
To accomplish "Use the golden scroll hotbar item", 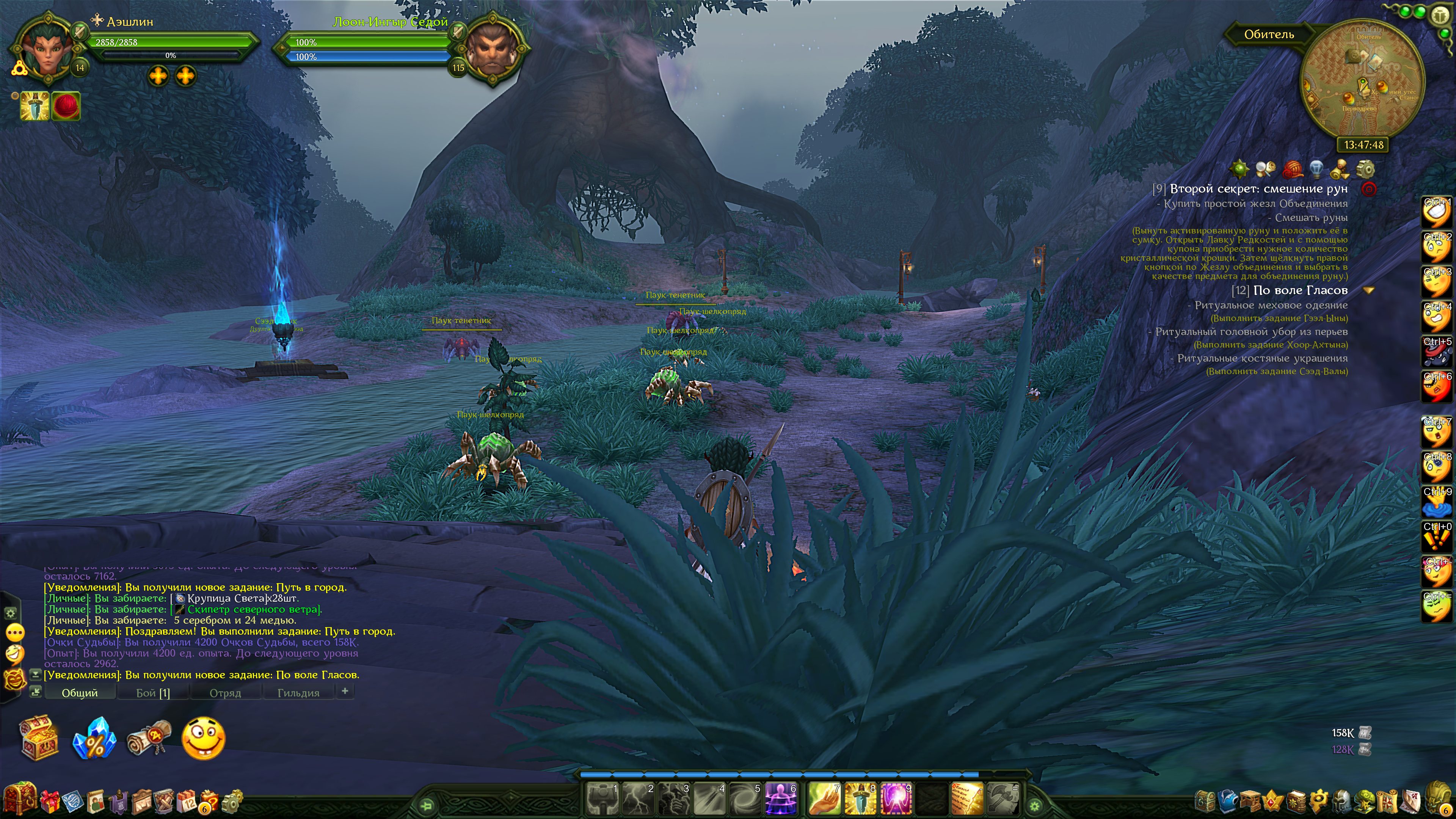I will (967, 799).
